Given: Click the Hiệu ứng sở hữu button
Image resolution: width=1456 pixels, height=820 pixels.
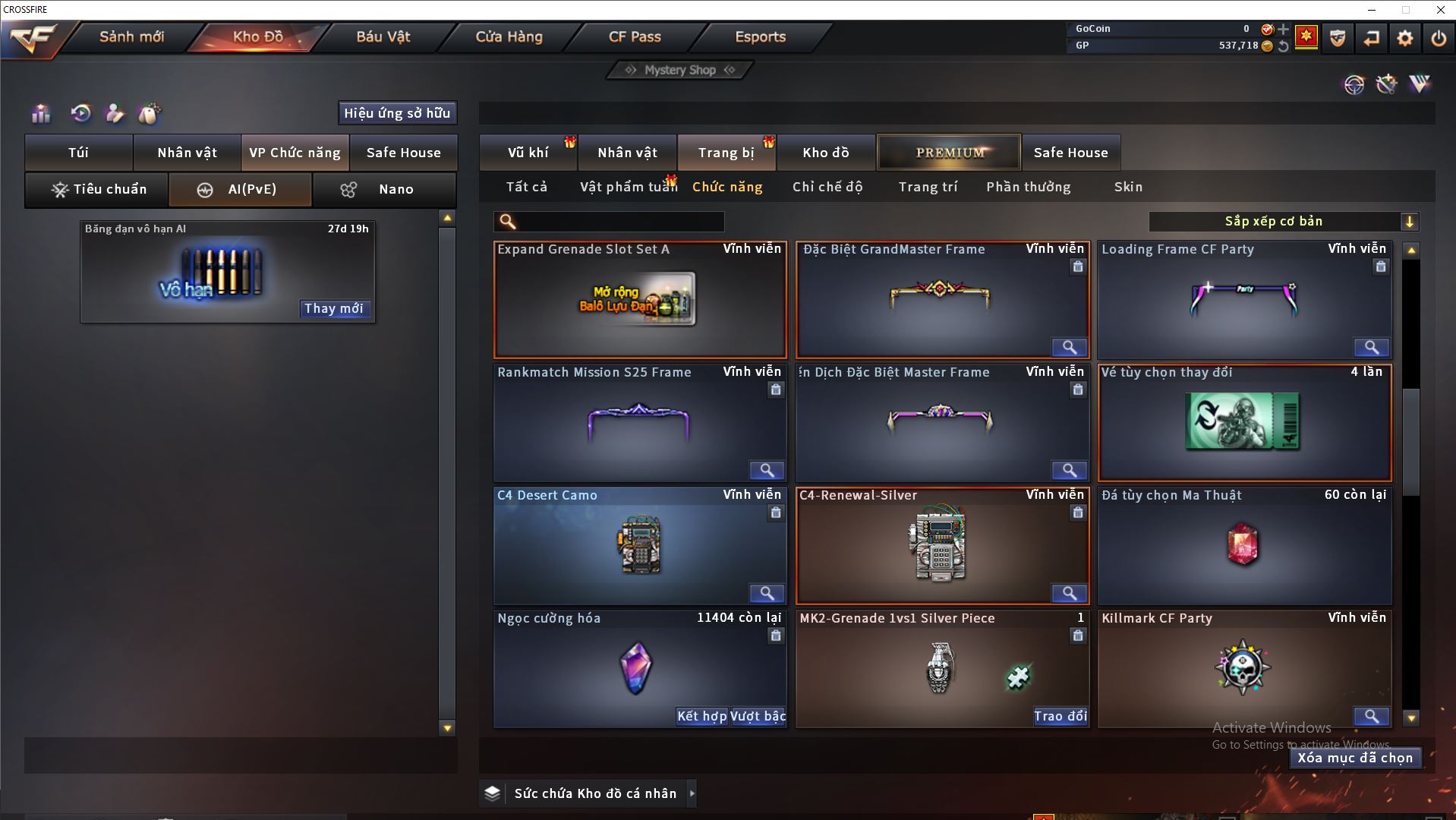Looking at the screenshot, I should pos(397,113).
